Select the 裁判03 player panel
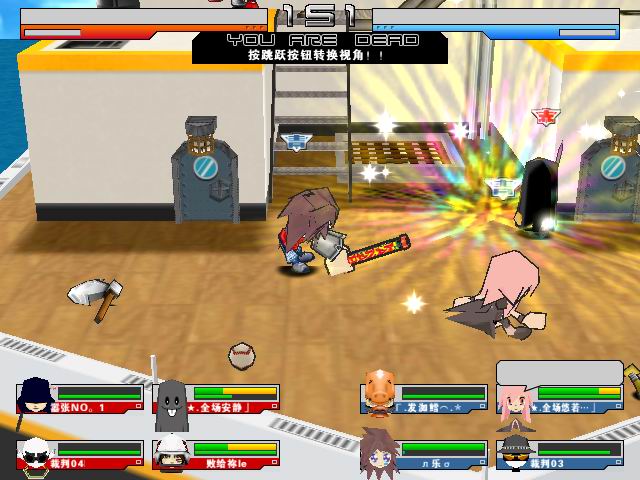Screen dimensions: 640x480 pyautogui.click(x=561, y=453)
